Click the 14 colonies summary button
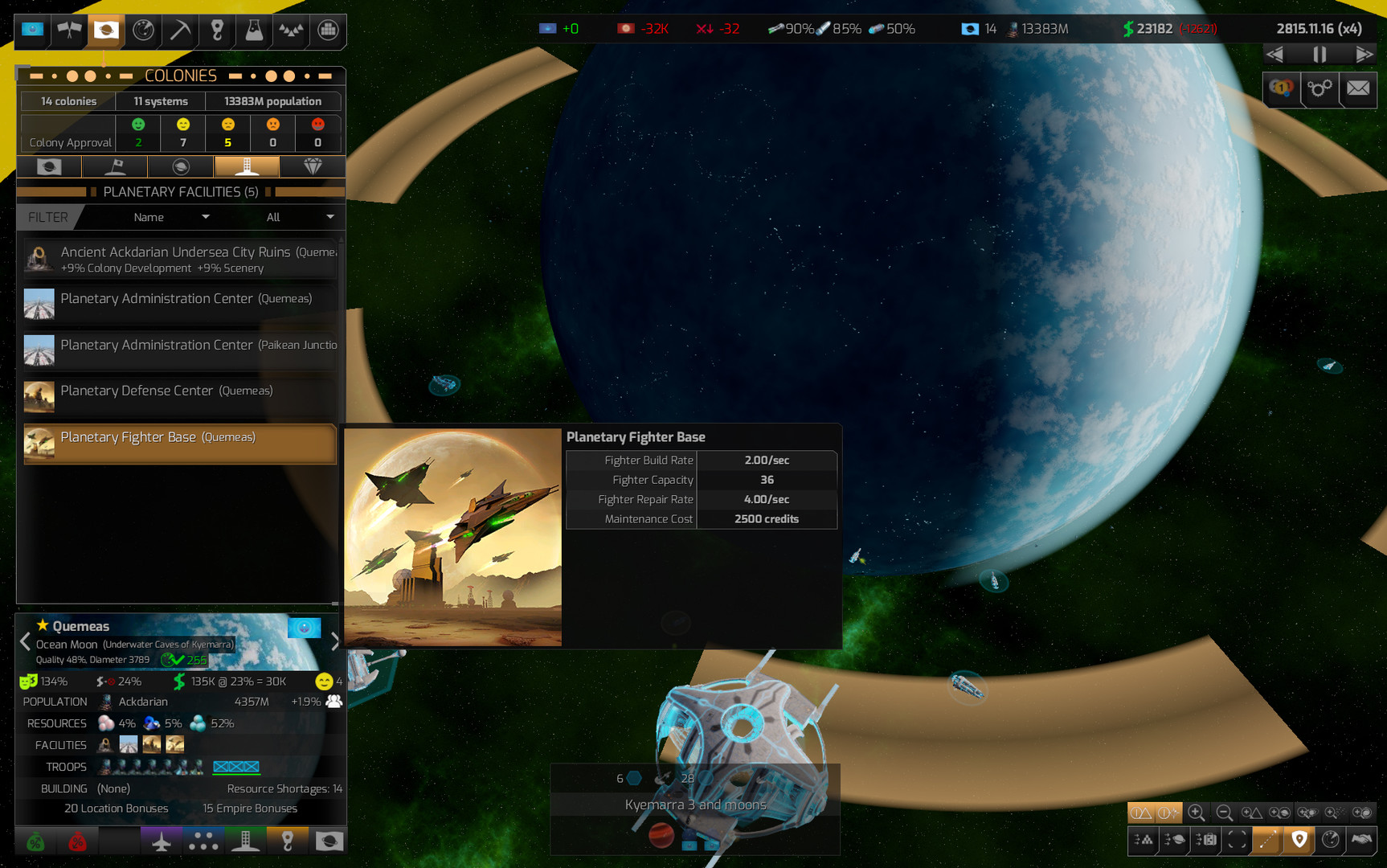The image size is (1387, 868). click(68, 101)
